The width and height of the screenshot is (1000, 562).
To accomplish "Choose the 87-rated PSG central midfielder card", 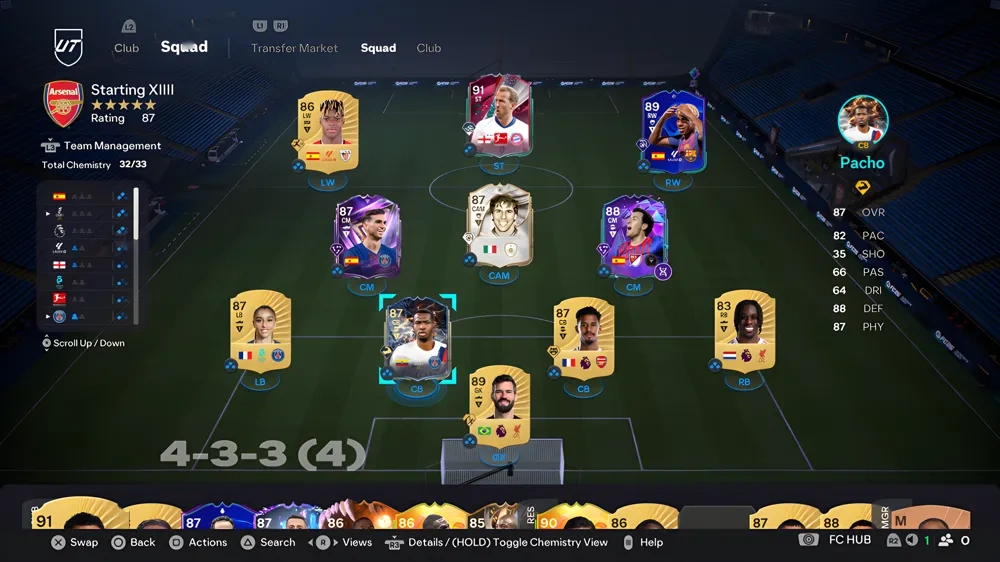I will [366, 238].
